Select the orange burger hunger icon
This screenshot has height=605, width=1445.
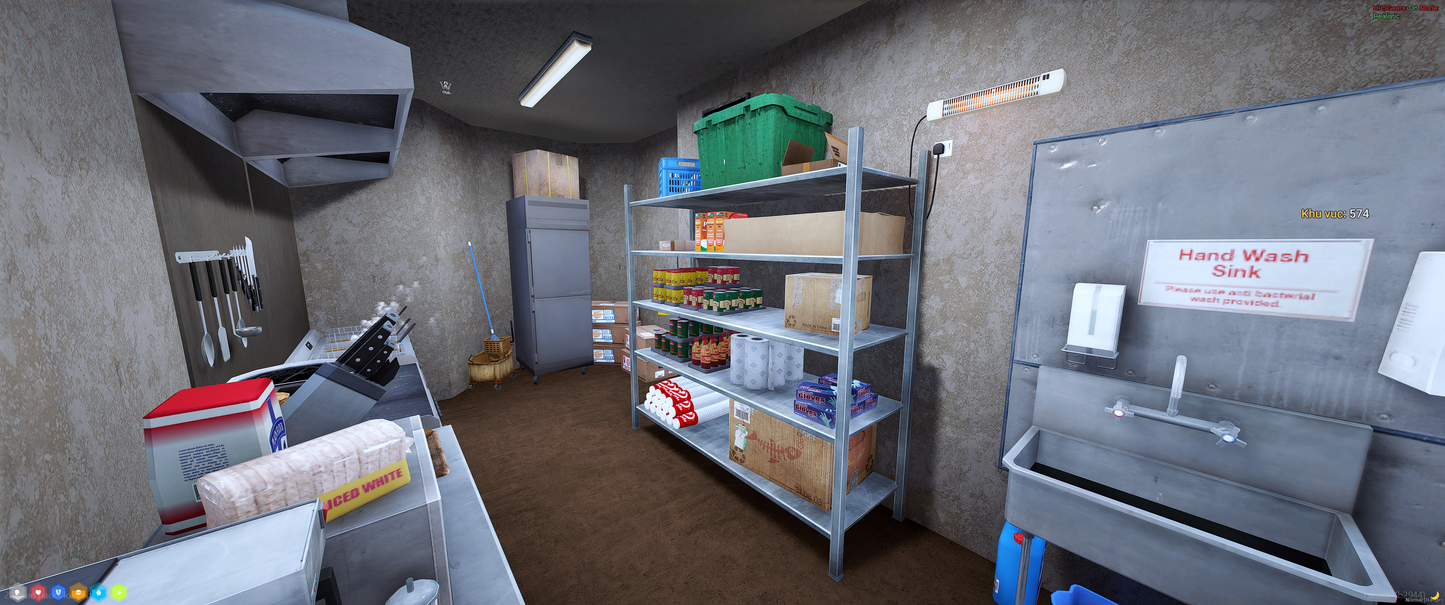point(78,592)
